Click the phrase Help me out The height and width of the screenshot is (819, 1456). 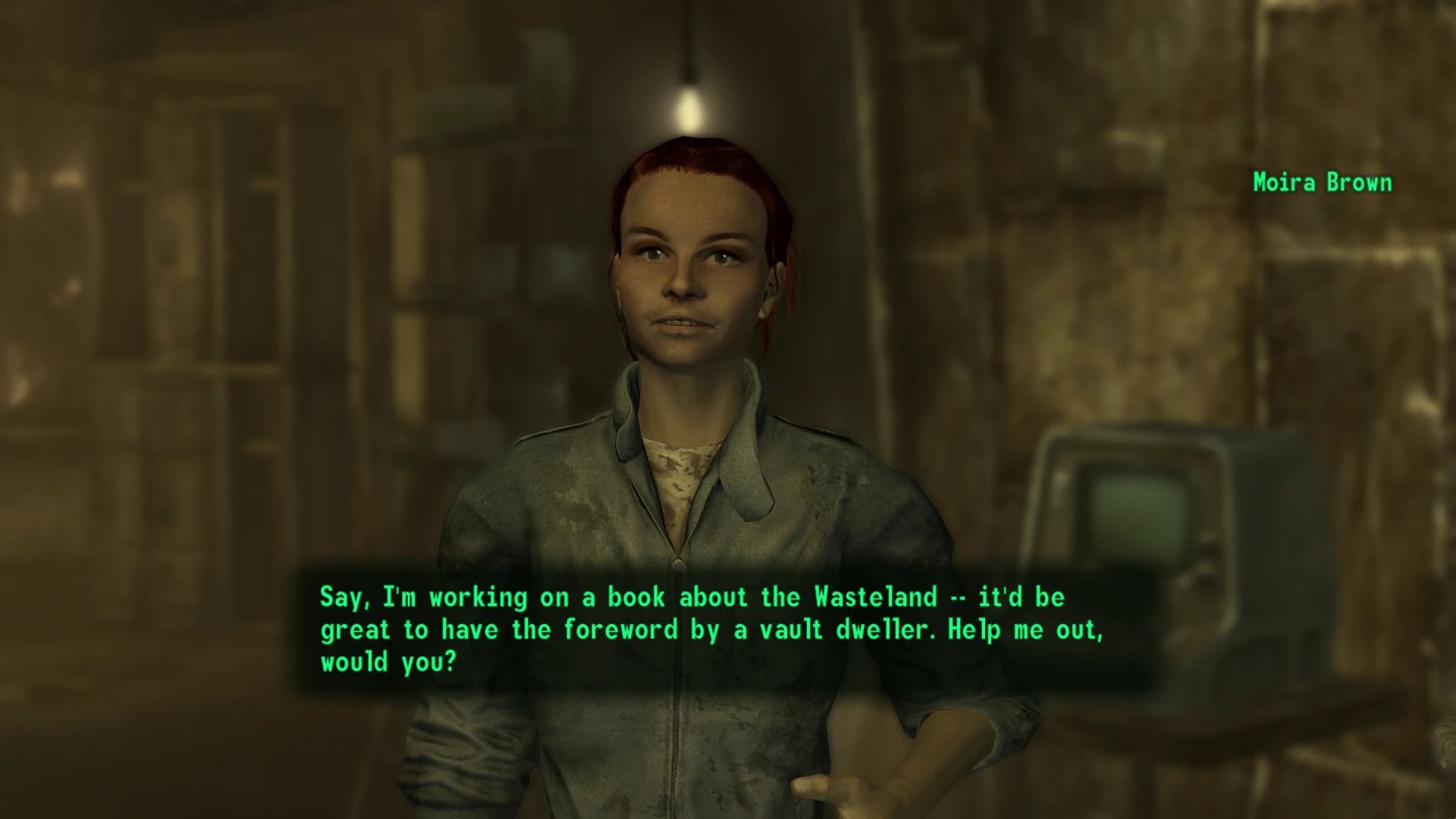pyautogui.click(x=1028, y=629)
